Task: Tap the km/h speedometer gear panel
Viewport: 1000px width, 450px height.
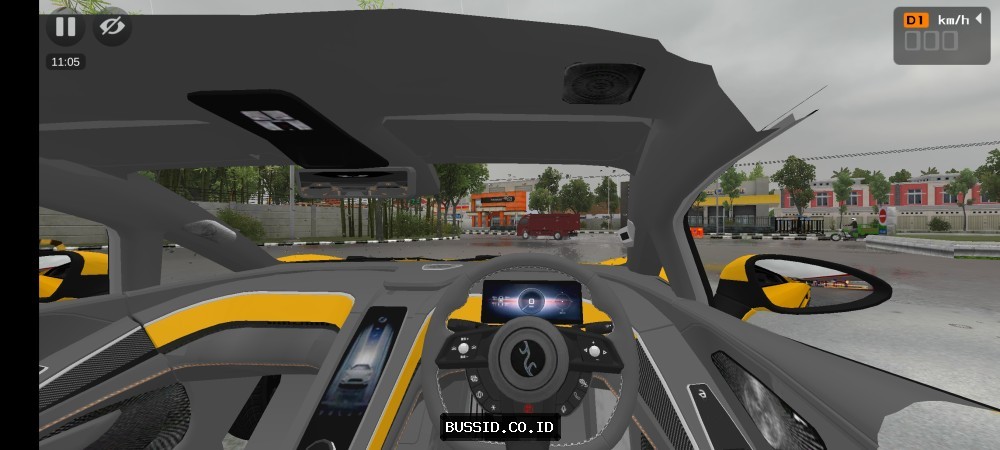Action: [941, 35]
